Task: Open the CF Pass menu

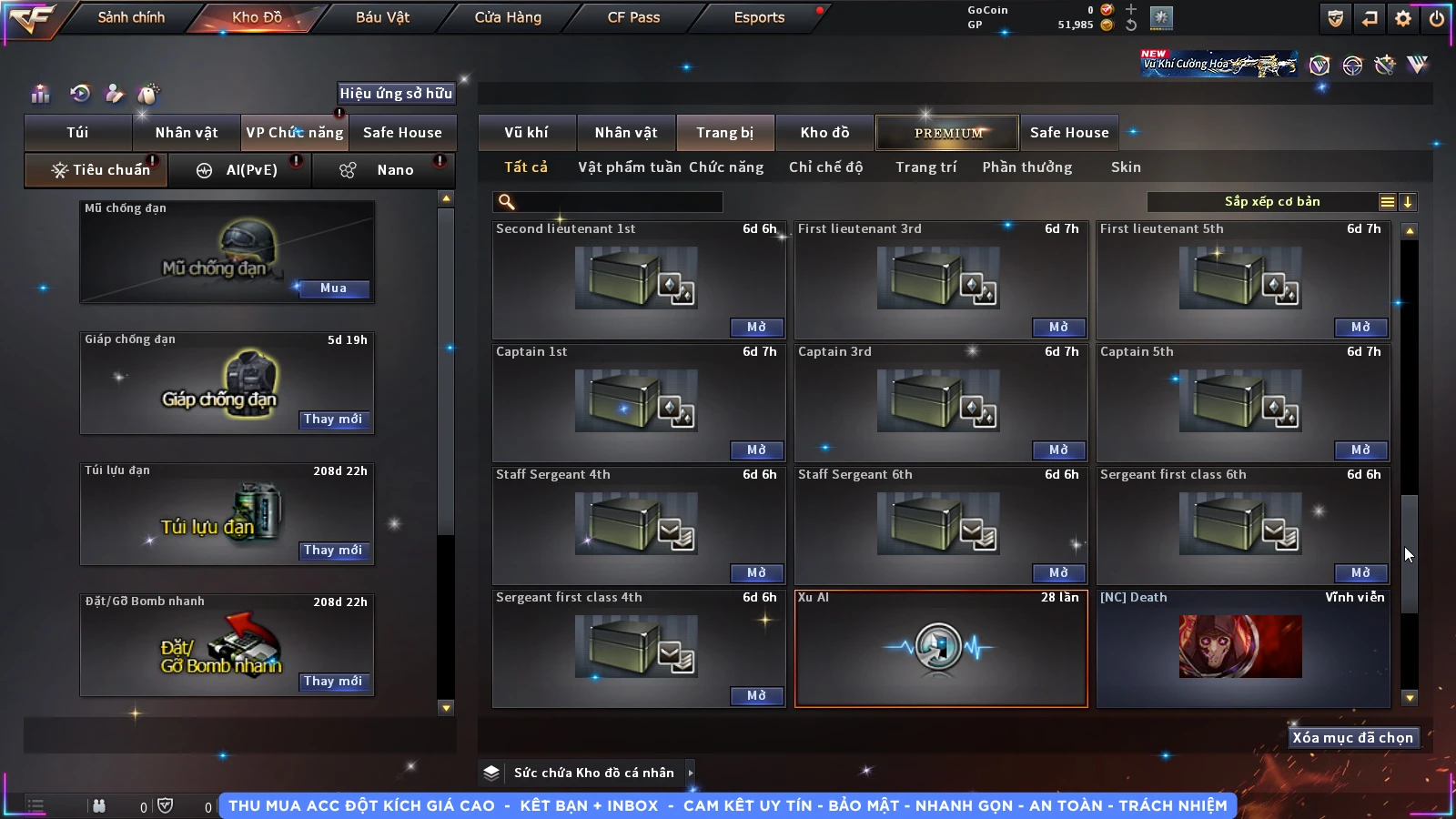Action: [x=633, y=17]
